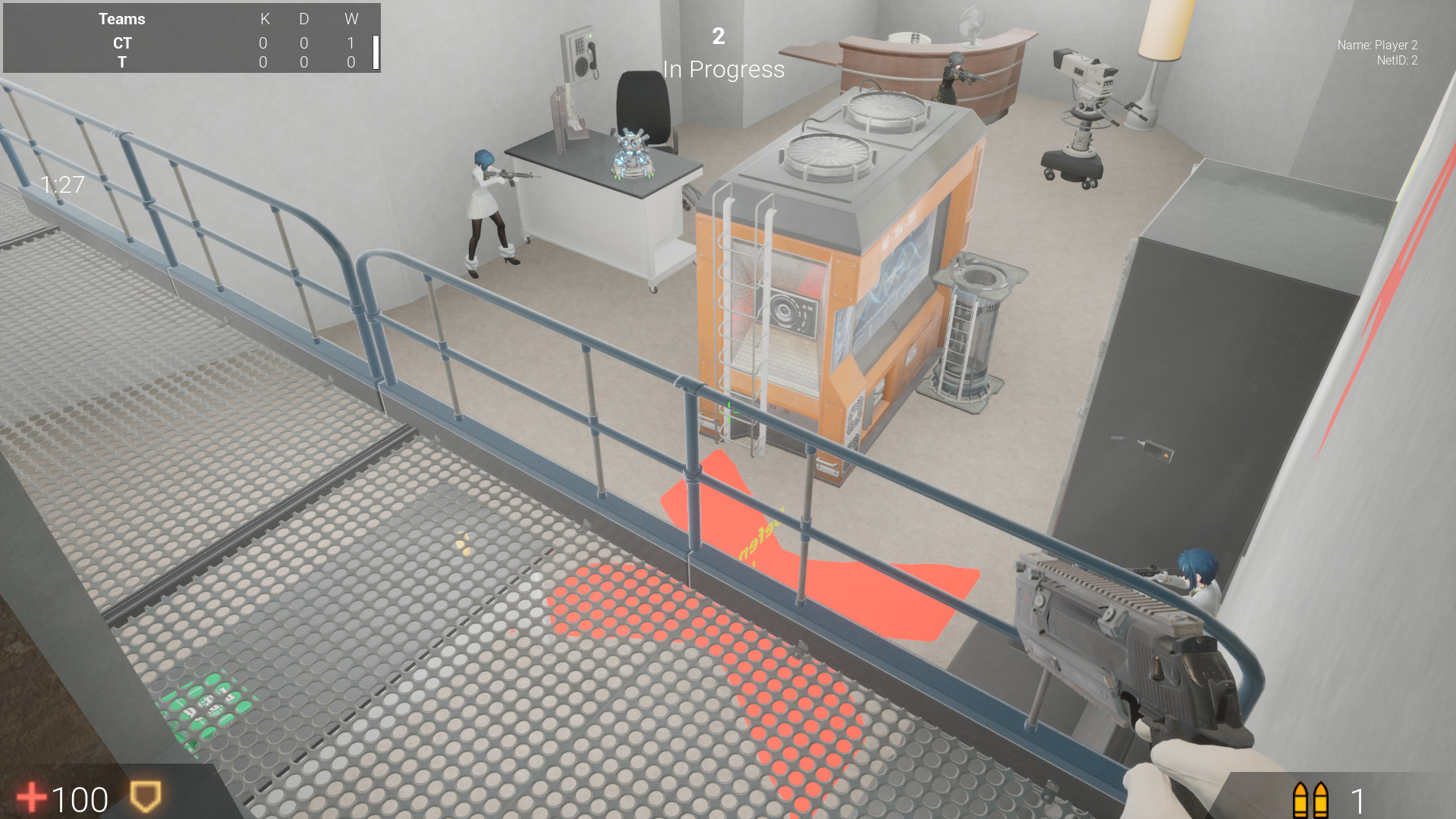
Task: Expand the Teams scoreboard header
Action: pos(121,18)
